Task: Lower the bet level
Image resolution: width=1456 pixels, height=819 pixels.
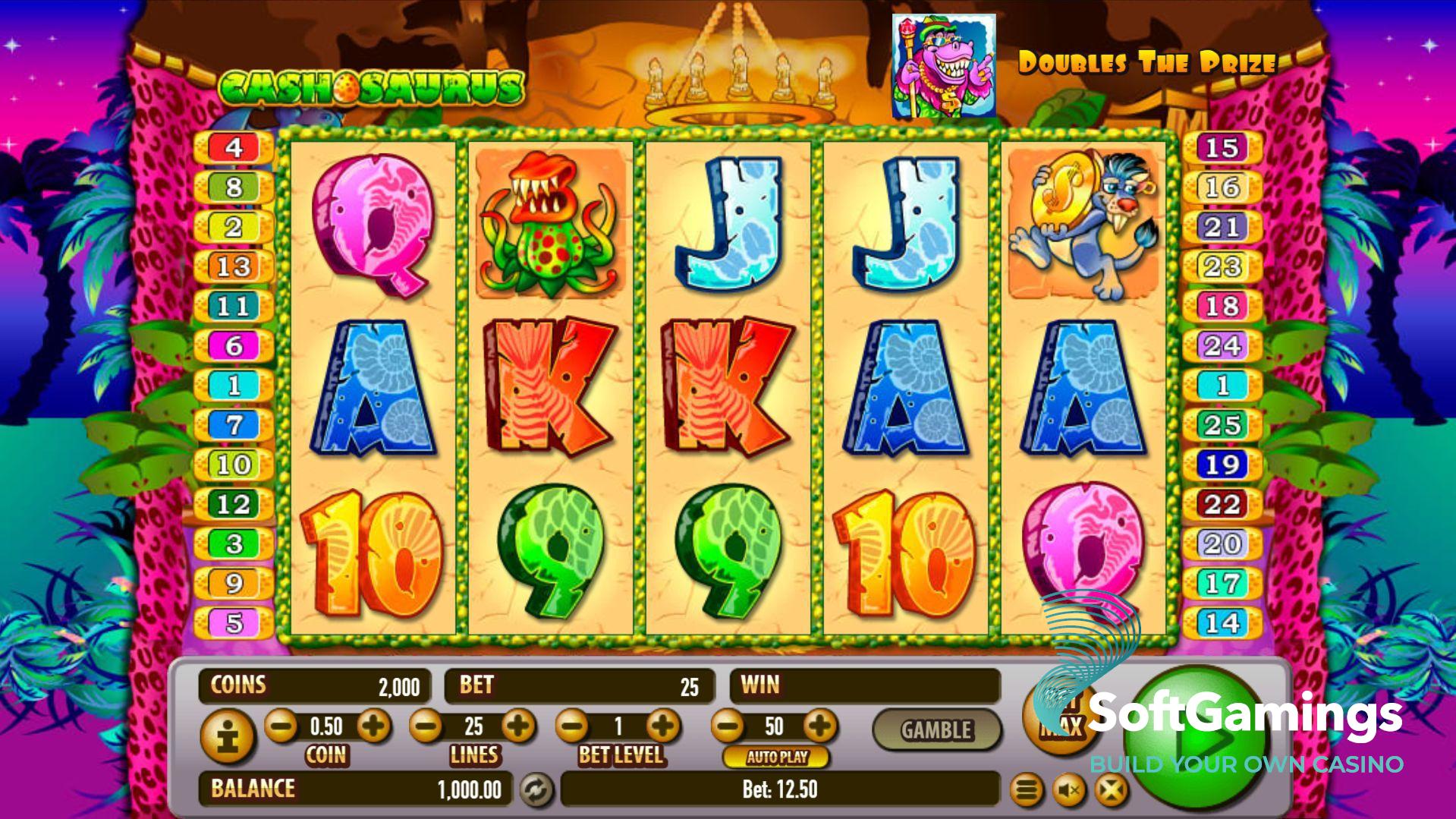Action: coord(573,726)
